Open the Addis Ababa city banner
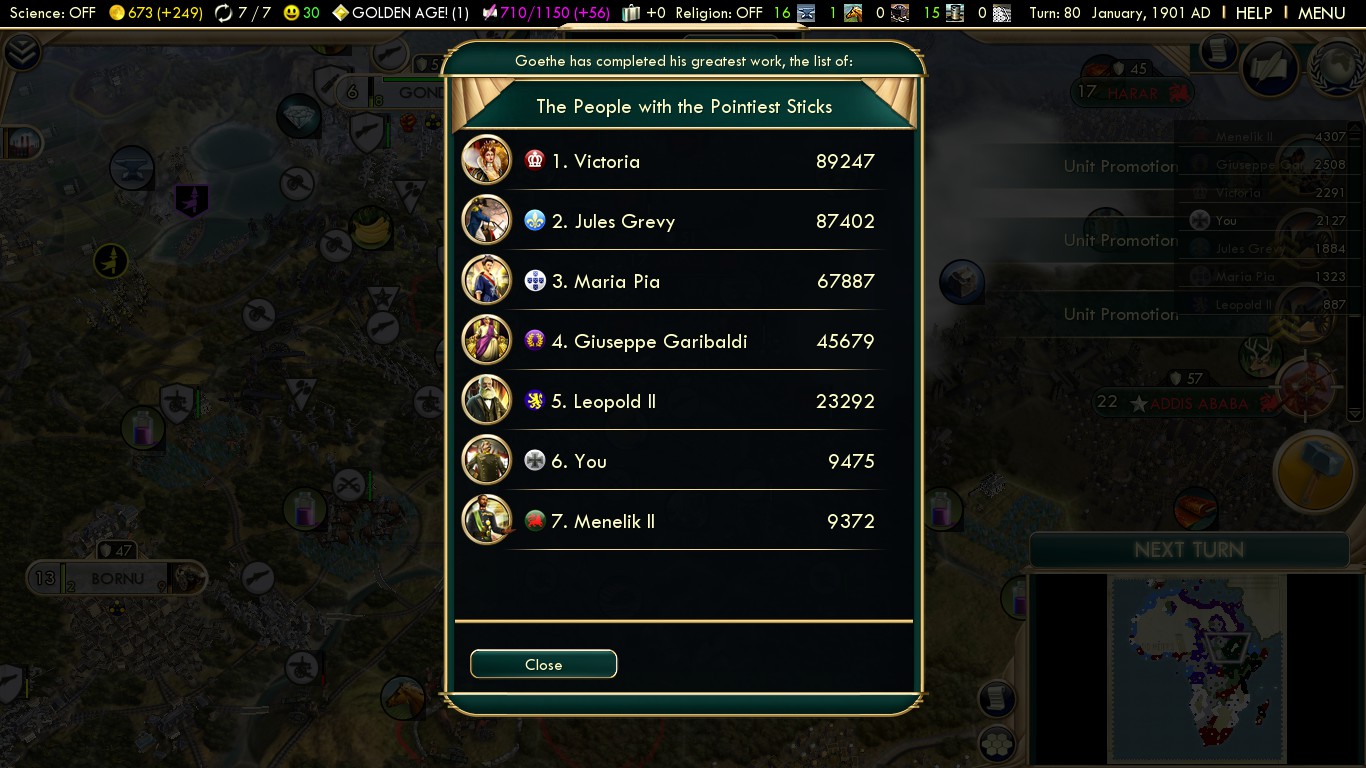Image resolution: width=1366 pixels, height=768 pixels. pyautogui.click(x=1198, y=403)
